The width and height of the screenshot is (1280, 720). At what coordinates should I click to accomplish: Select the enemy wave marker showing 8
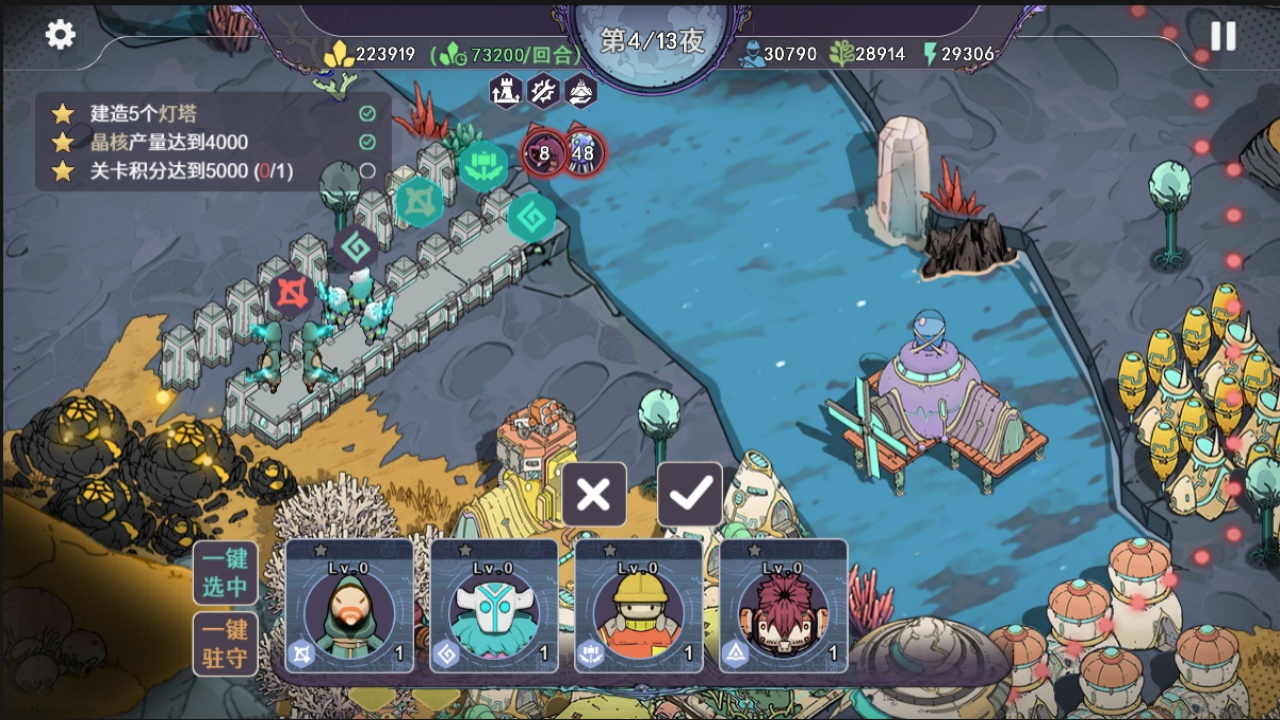point(544,153)
